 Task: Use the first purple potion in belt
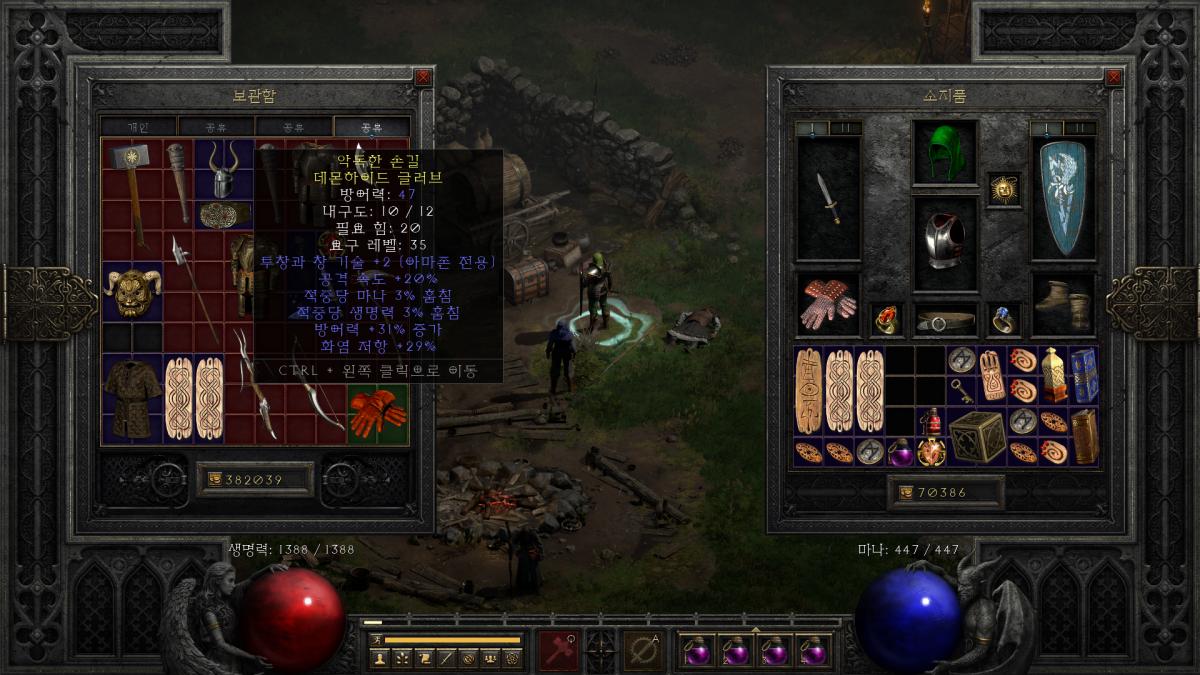(697, 651)
